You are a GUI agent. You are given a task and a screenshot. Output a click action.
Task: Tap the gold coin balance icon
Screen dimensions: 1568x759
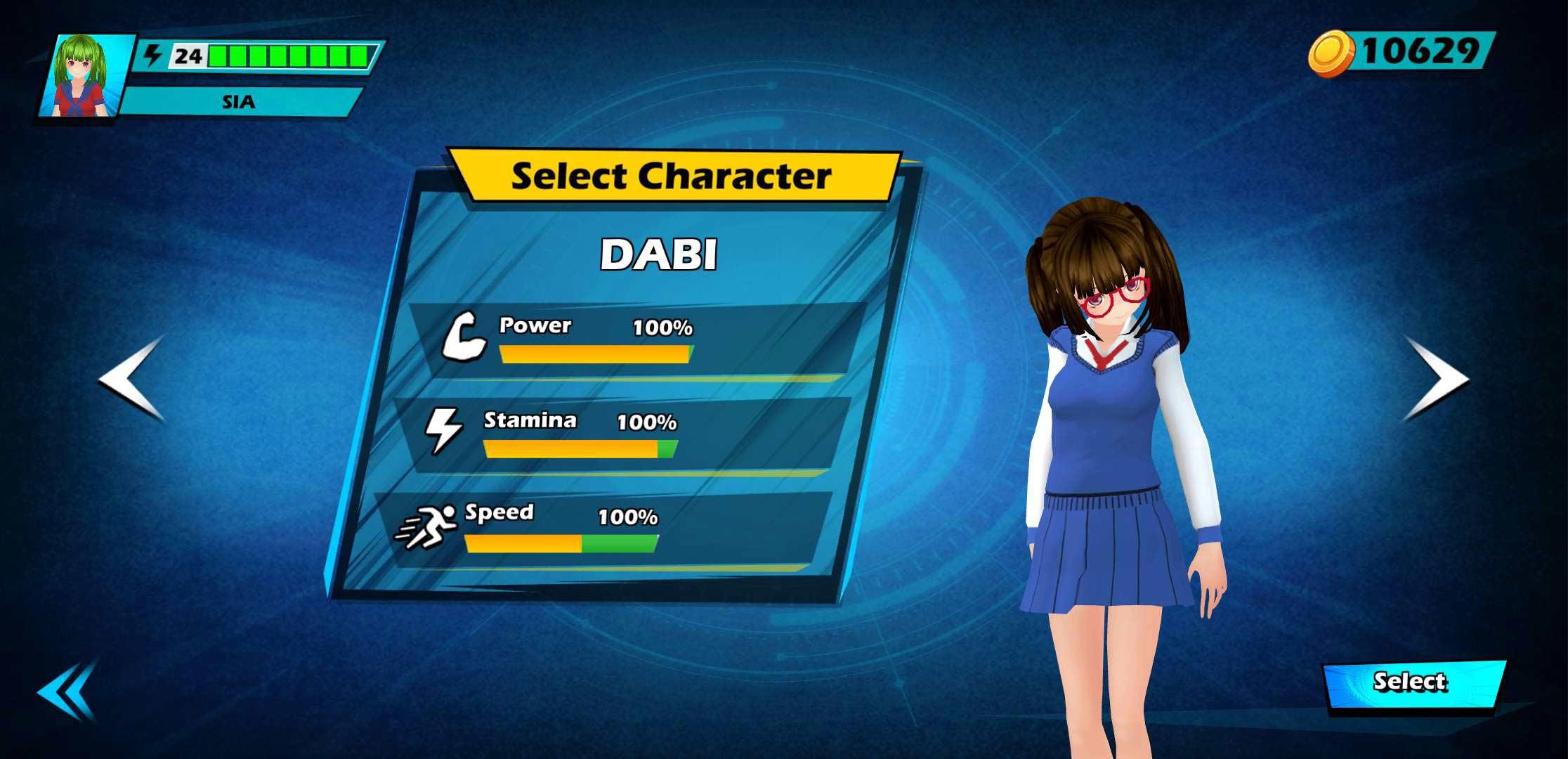[x=1330, y=53]
